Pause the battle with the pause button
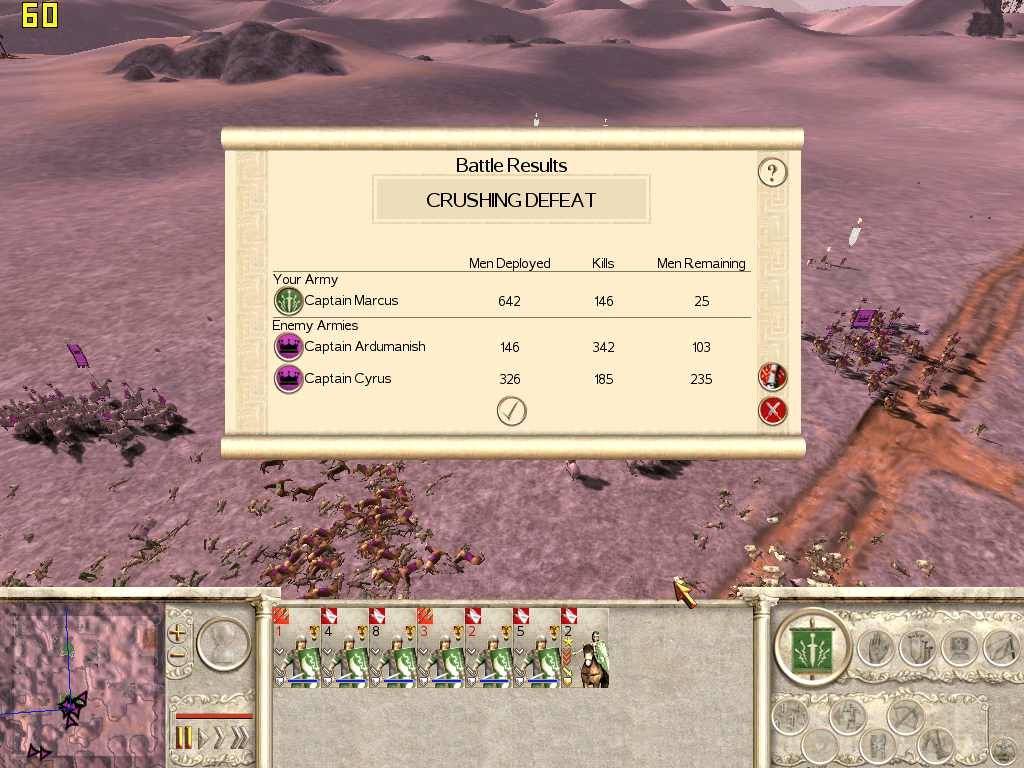The width and height of the screenshot is (1024, 768). tap(184, 740)
